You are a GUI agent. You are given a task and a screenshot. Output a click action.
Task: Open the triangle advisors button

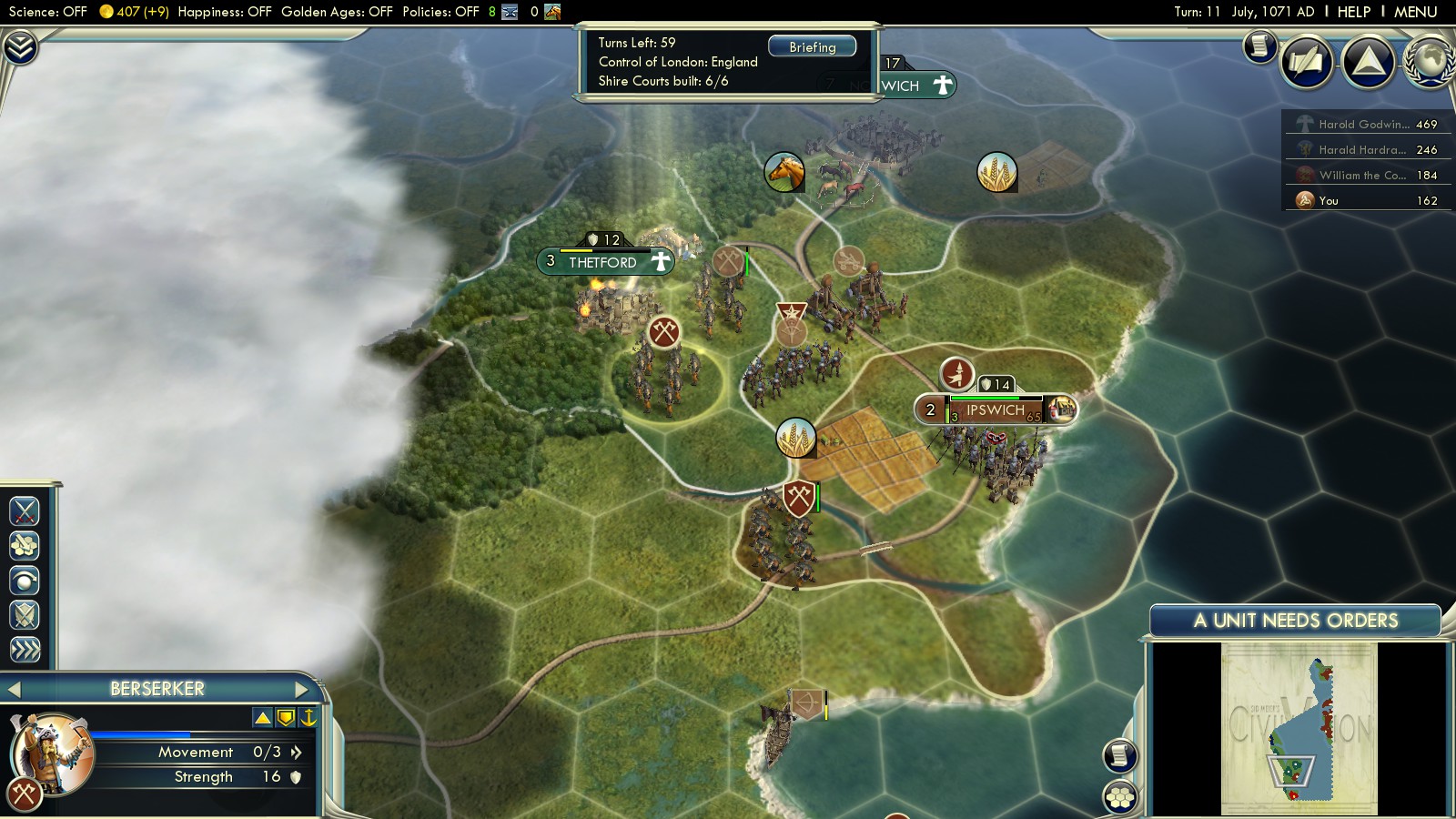click(1369, 62)
